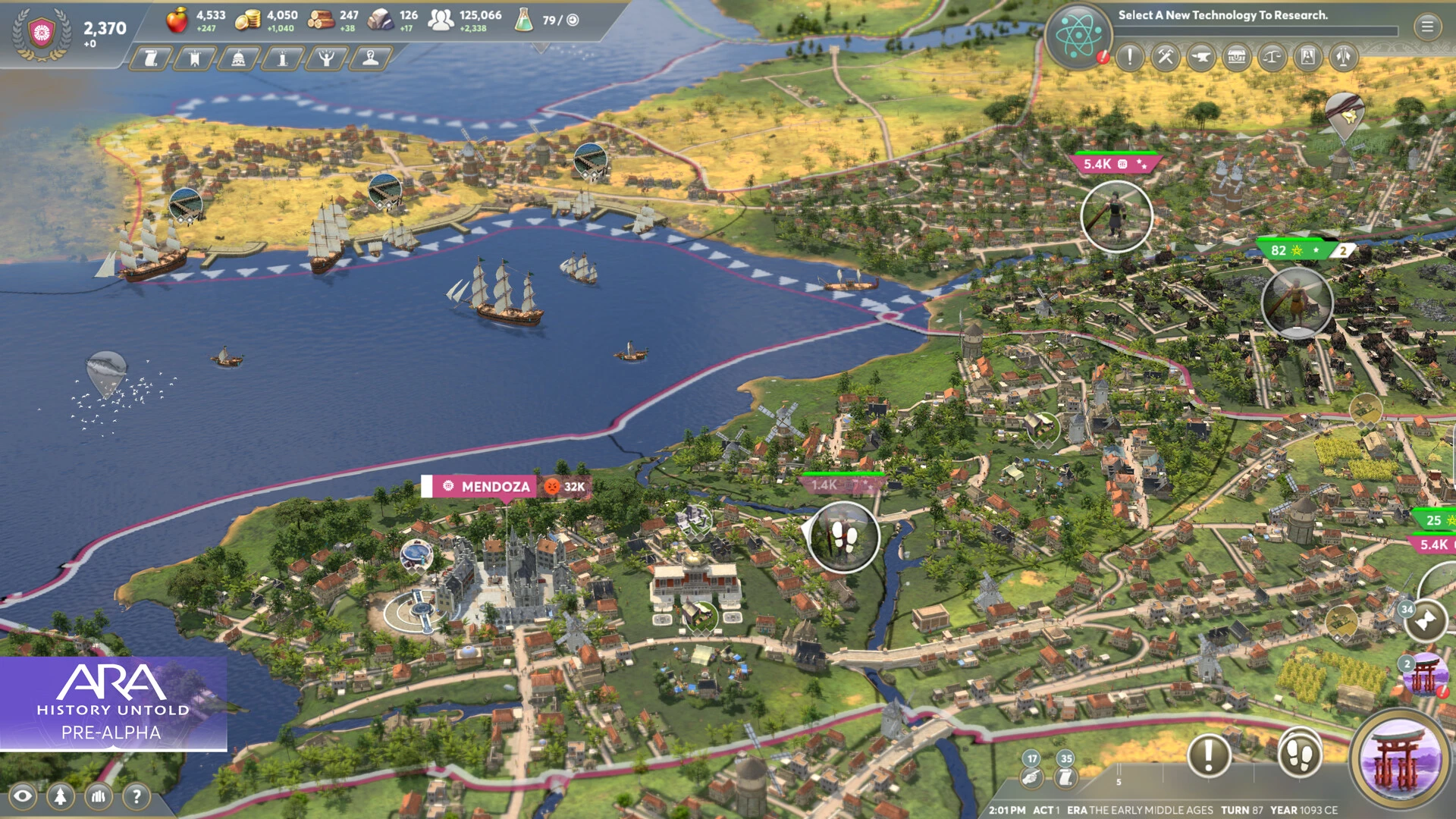Open the treasure chest icon

point(1237,57)
